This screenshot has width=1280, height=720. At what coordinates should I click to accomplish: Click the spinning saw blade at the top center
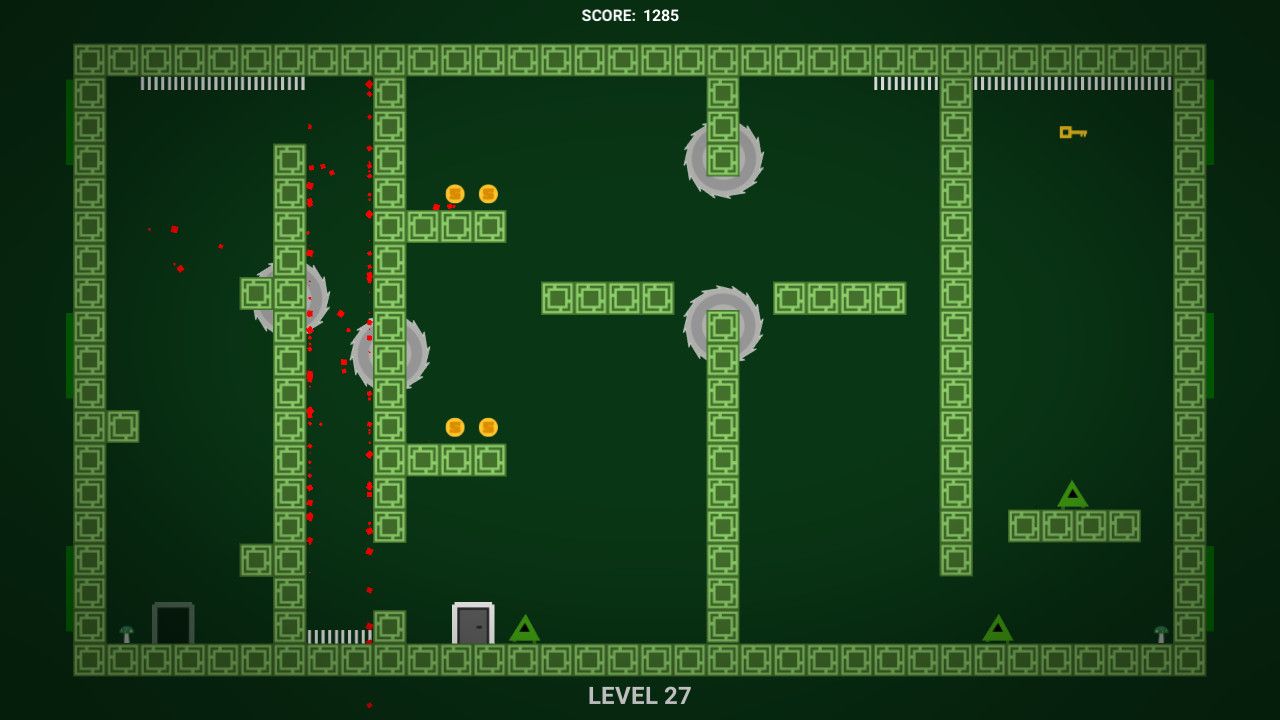722,156
